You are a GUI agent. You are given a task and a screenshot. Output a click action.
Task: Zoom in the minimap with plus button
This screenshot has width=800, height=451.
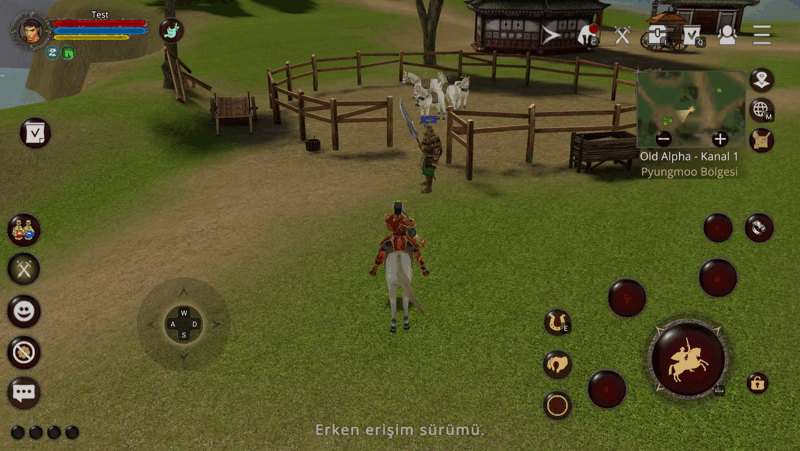point(720,139)
